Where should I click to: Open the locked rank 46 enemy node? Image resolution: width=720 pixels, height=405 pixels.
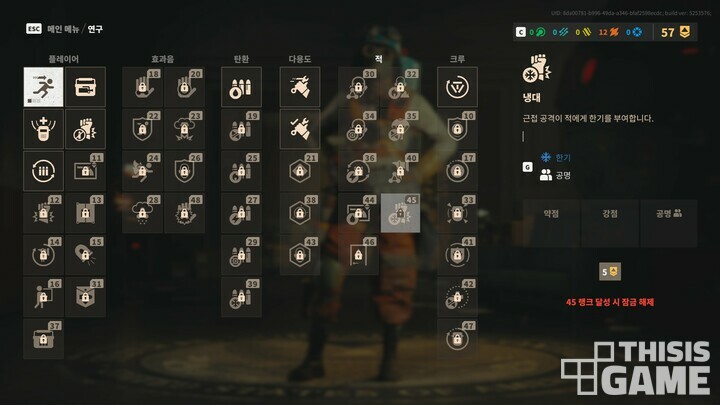(358, 255)
